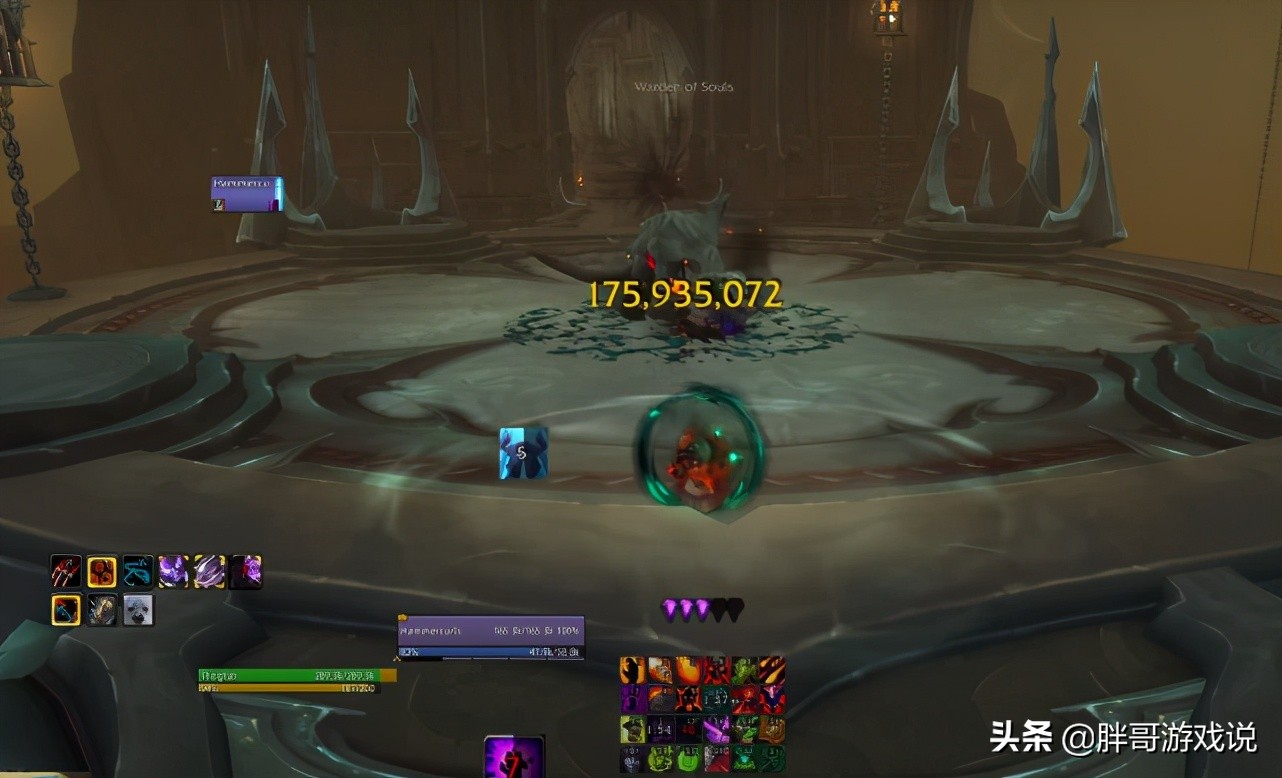
Task: Select the boss target frame in the upper left
Action: pyautogui.click(x=245, y=190)
